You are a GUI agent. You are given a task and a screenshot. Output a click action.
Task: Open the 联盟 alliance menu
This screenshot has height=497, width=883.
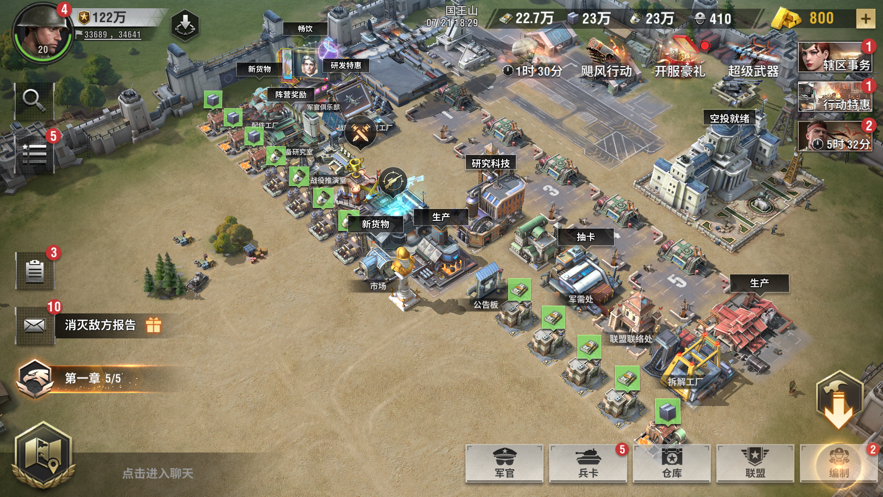click(x=755, y=462)
